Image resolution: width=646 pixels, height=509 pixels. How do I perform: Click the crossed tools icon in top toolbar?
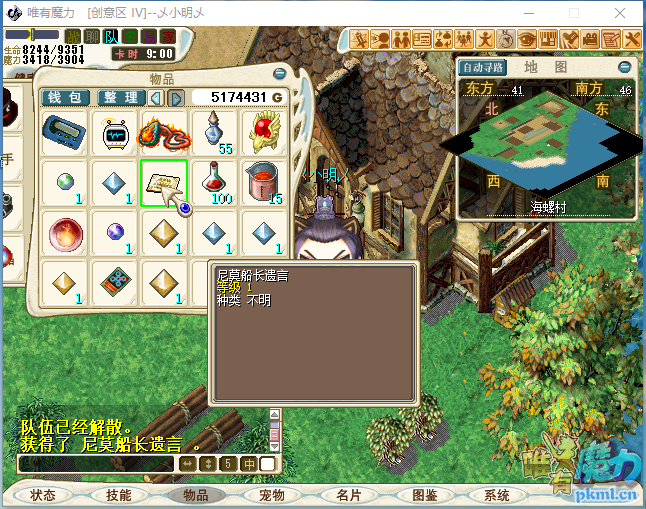click(x=634, y=39)
